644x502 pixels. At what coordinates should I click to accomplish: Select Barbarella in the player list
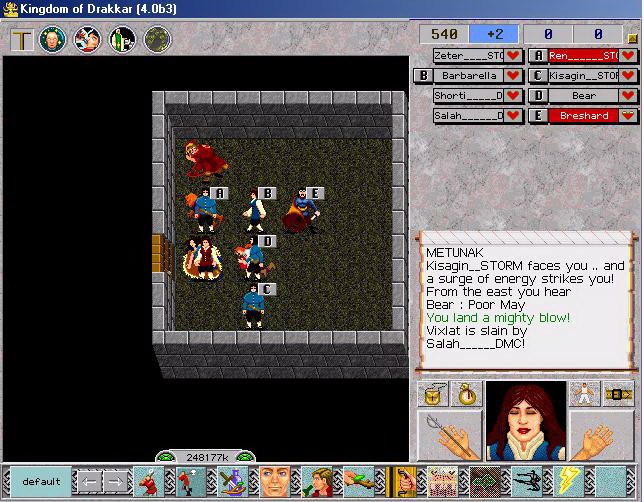tap(467, 75)
